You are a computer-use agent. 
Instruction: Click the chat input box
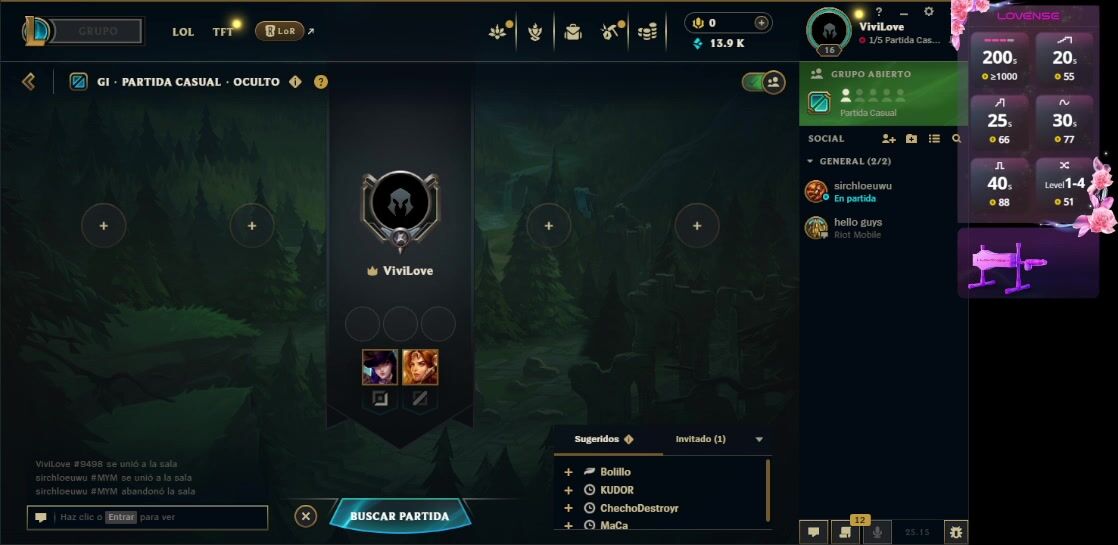click(160, 517)
